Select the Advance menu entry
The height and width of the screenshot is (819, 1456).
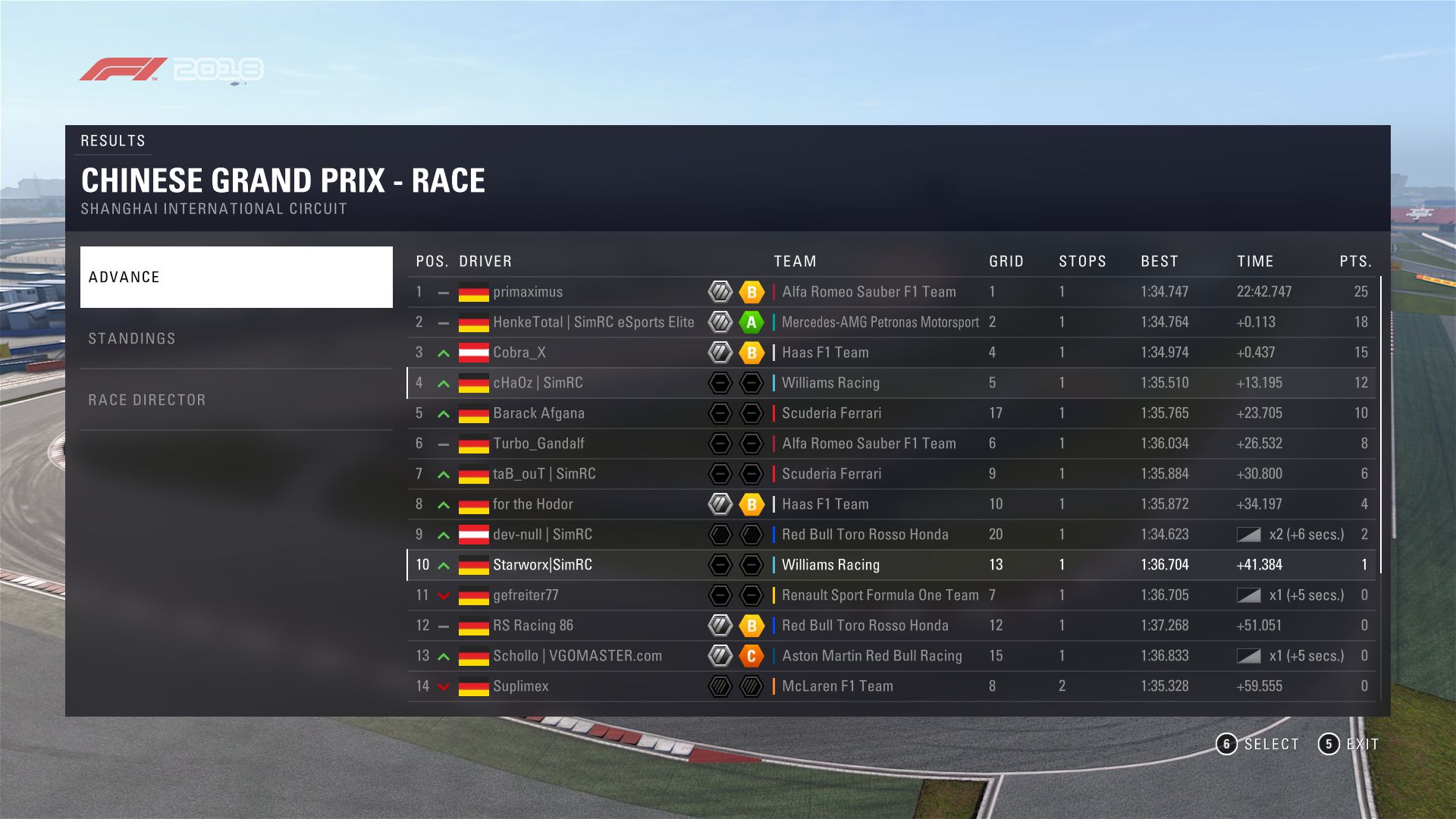click(x=236, y=277)
